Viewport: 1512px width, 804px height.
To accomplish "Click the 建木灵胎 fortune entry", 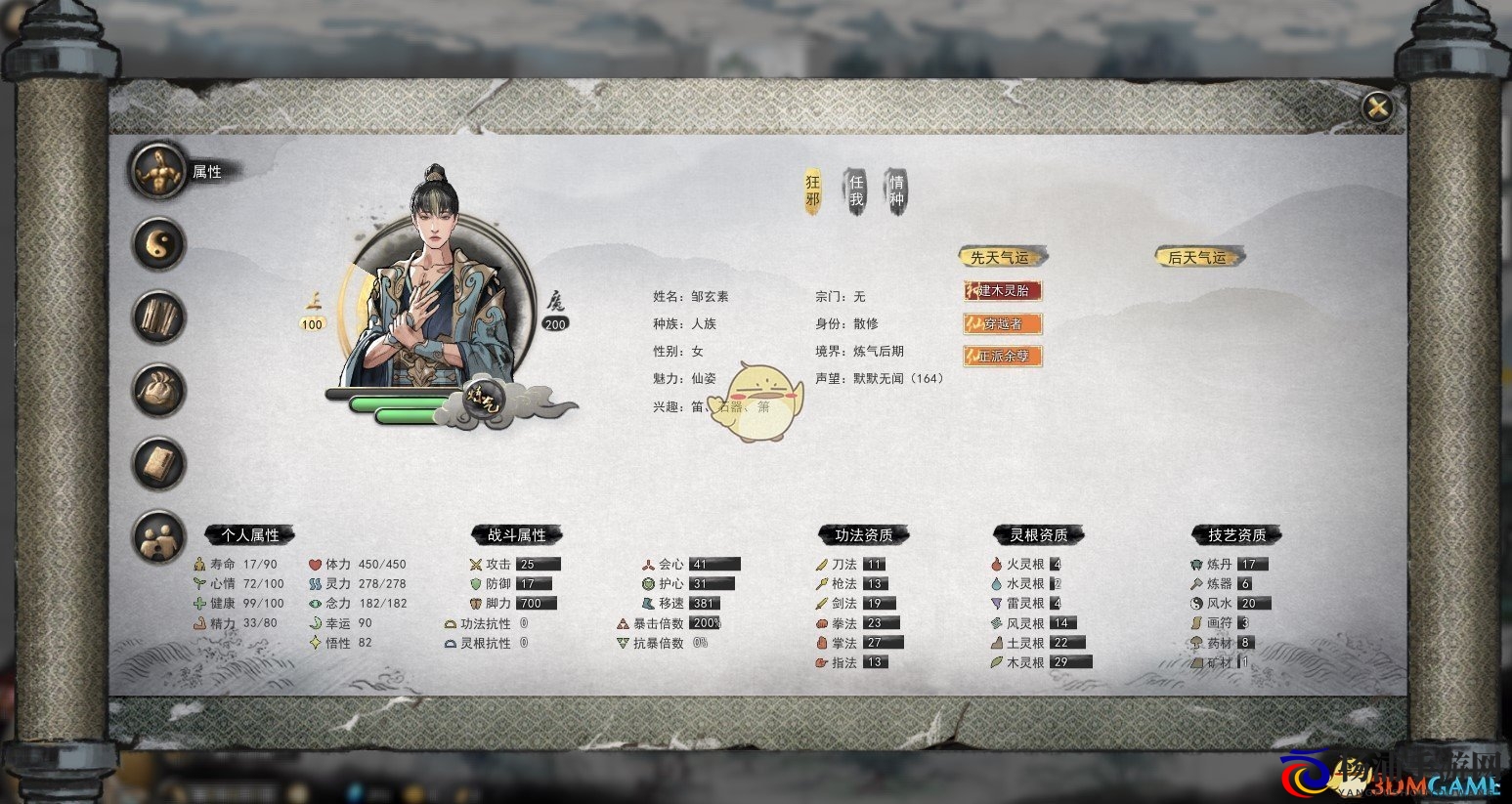I will 1003,290.
